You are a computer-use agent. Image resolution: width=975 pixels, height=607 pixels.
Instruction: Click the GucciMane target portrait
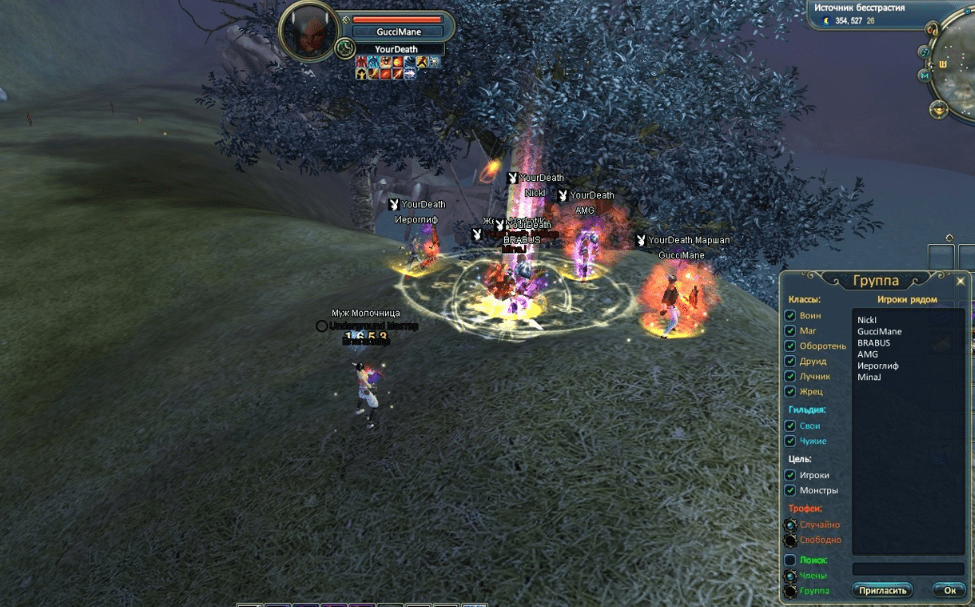(x=306, y=31)
